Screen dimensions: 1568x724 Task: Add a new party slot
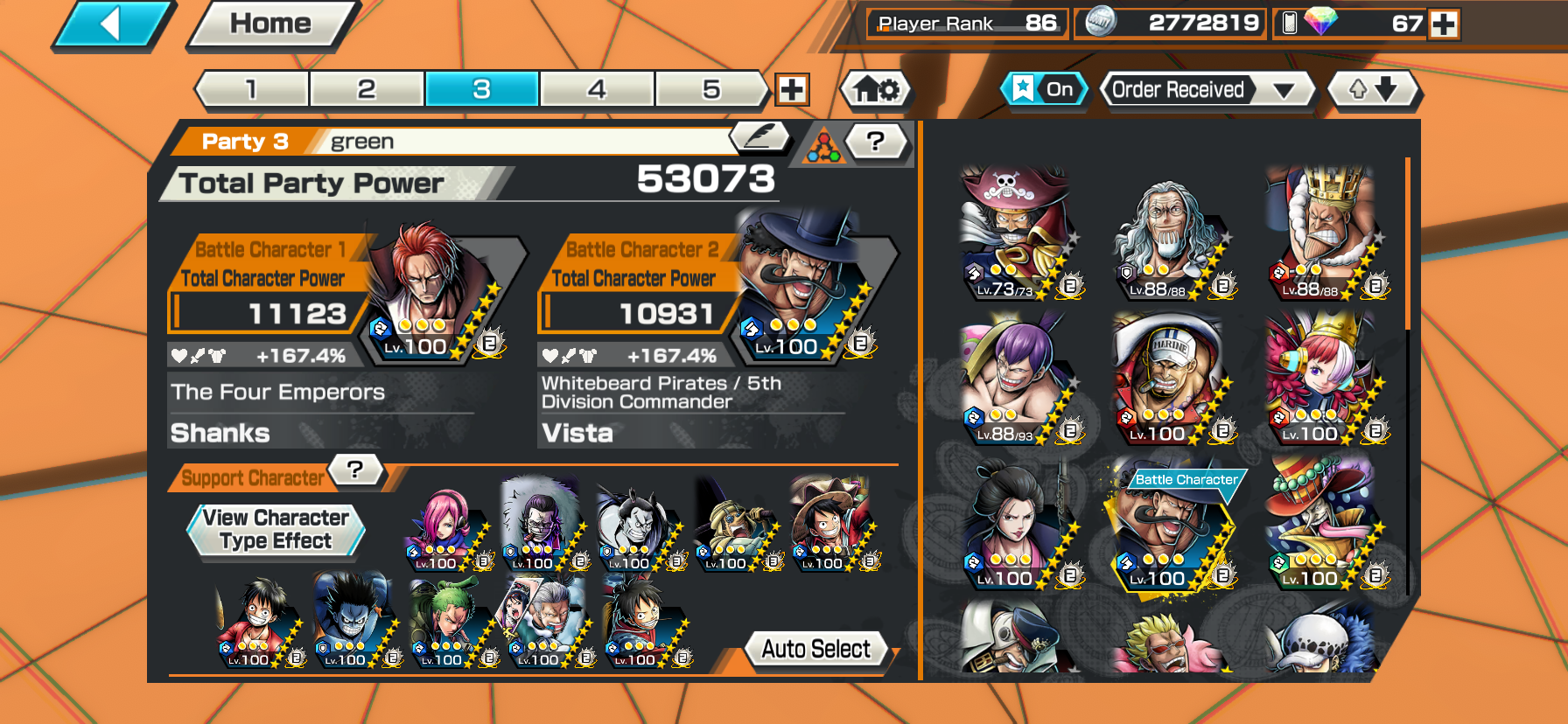(x=792, y=89)
